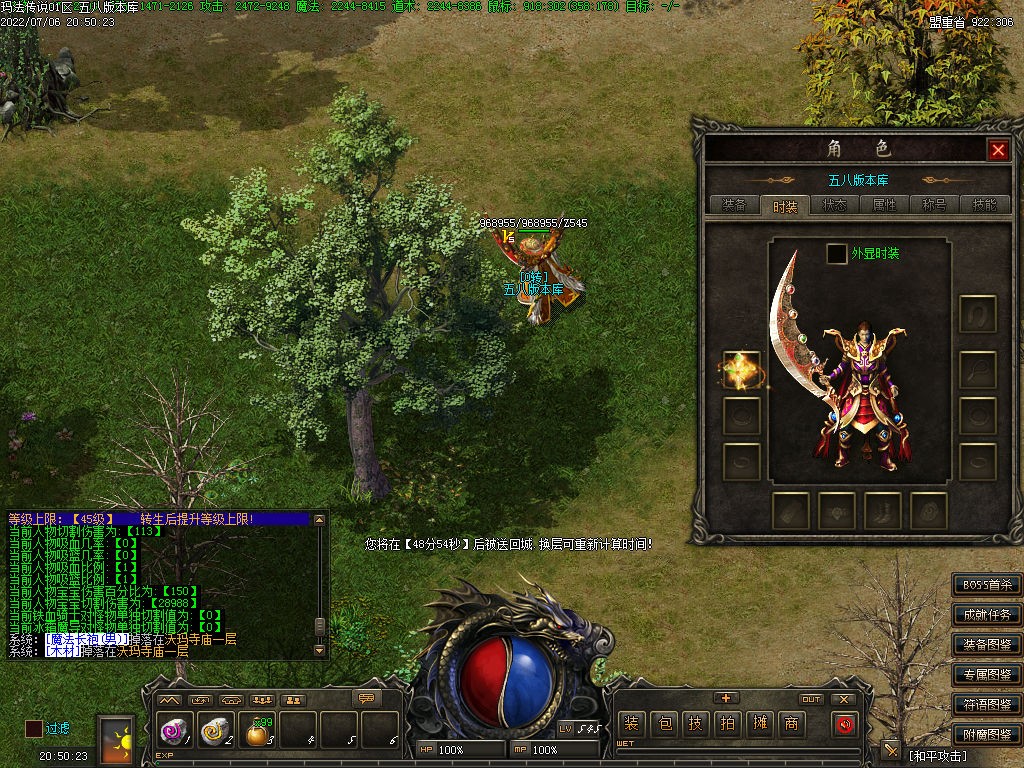1024x768 pixels.
Task: Select the glowing golden fashion item slot
Action: (742, 370)
